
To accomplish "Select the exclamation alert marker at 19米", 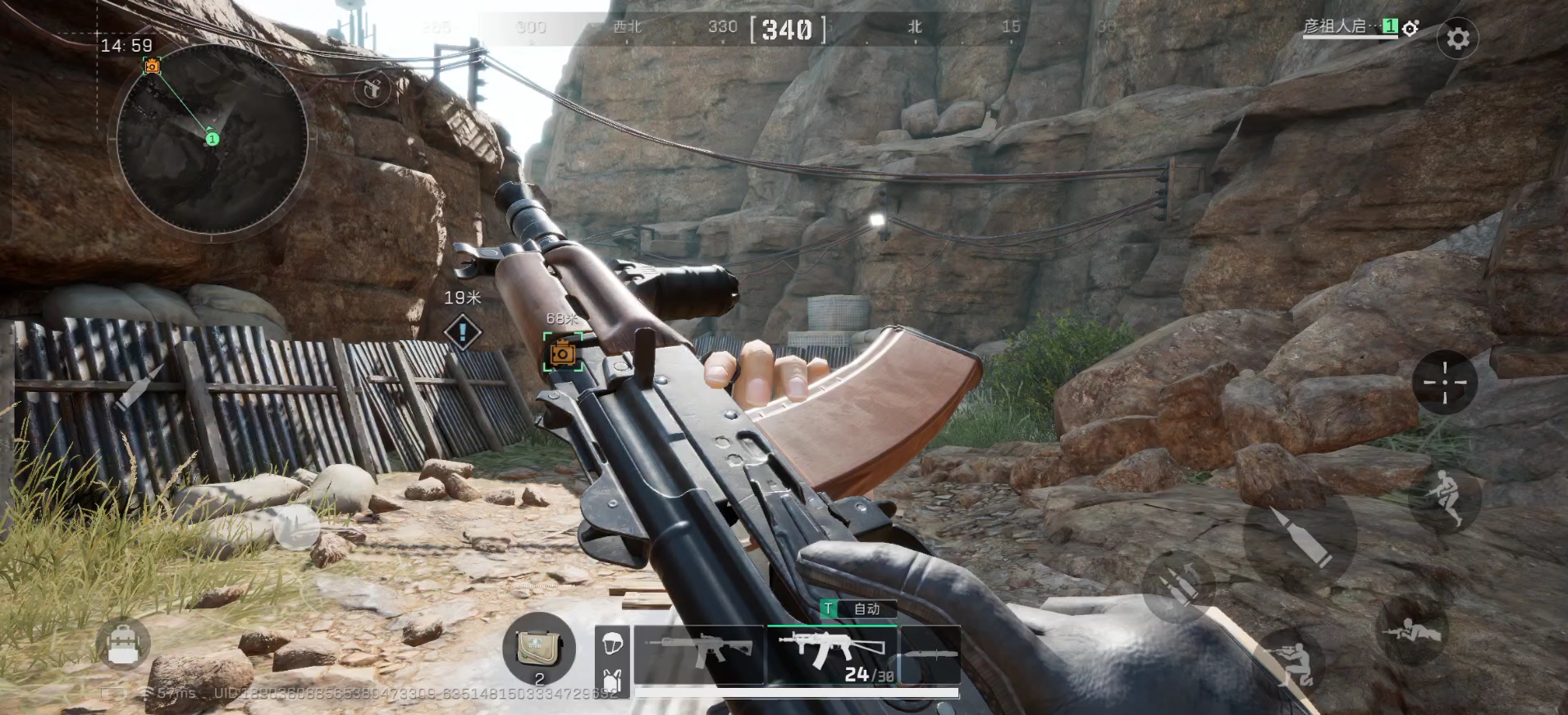I will point(463,332).
